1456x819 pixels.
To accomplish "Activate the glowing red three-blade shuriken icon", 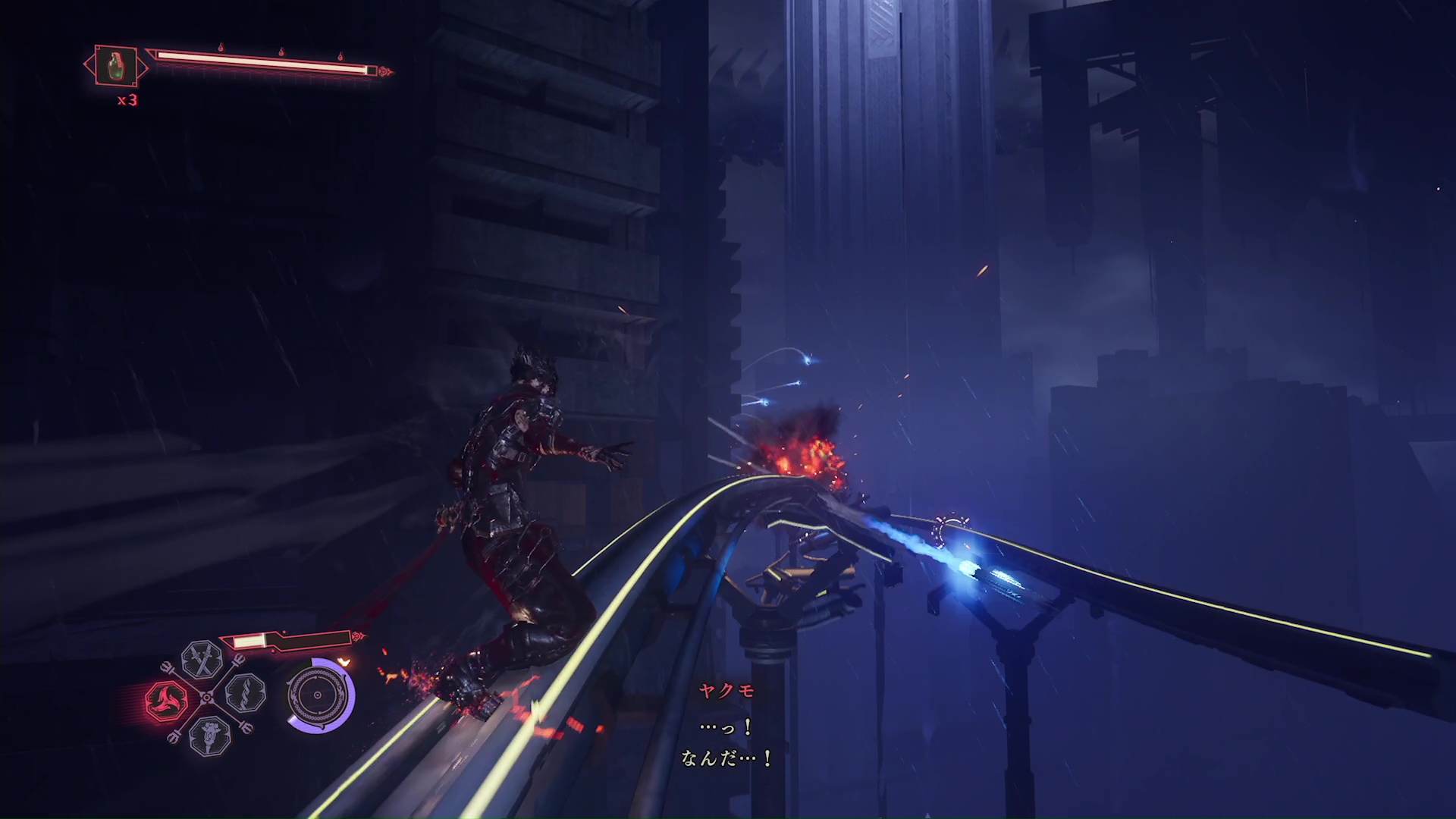I will tap(167, 700).
